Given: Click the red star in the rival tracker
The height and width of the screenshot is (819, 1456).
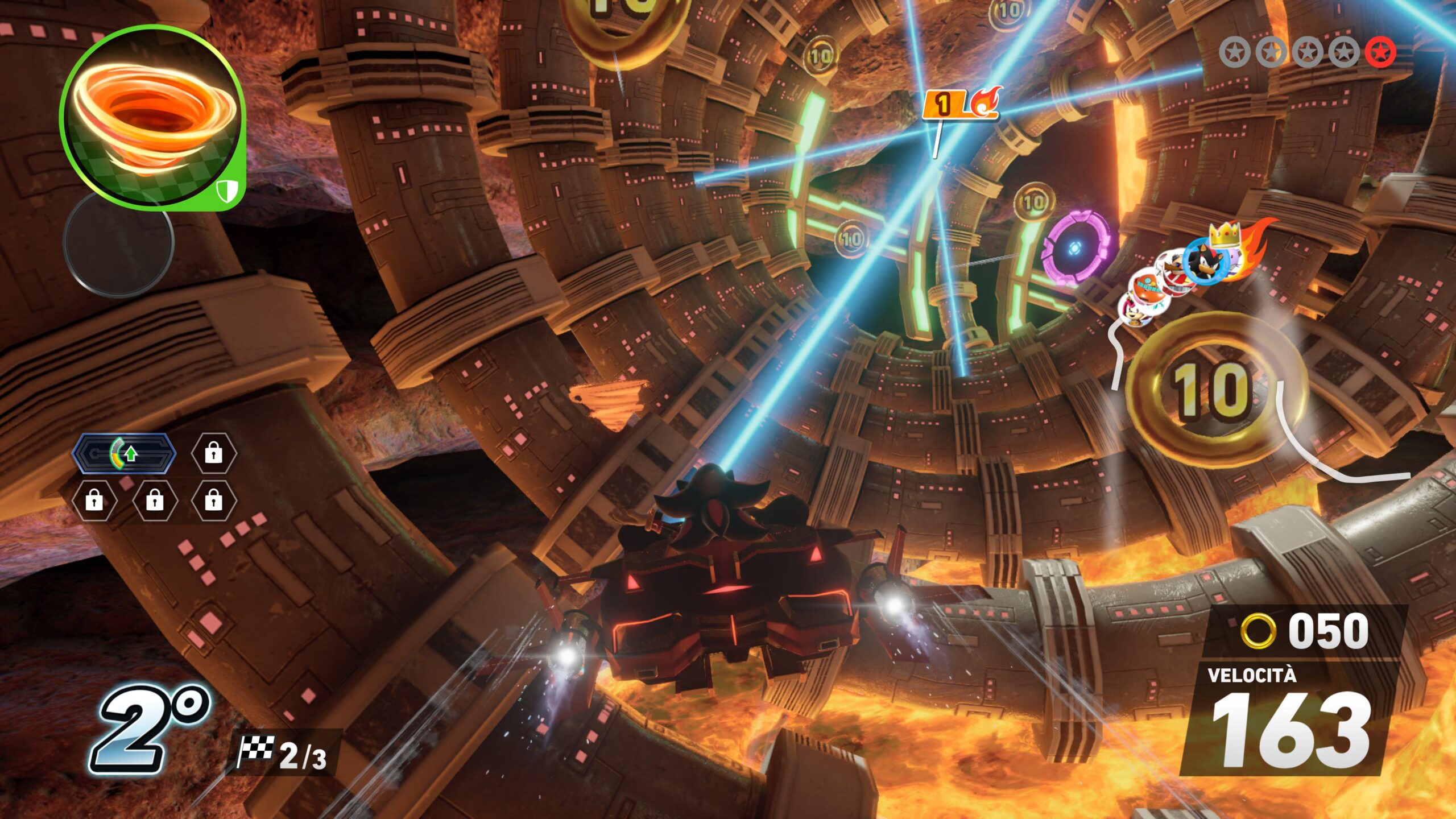Looking at the screenshot, I should [x=1380, y=52].
